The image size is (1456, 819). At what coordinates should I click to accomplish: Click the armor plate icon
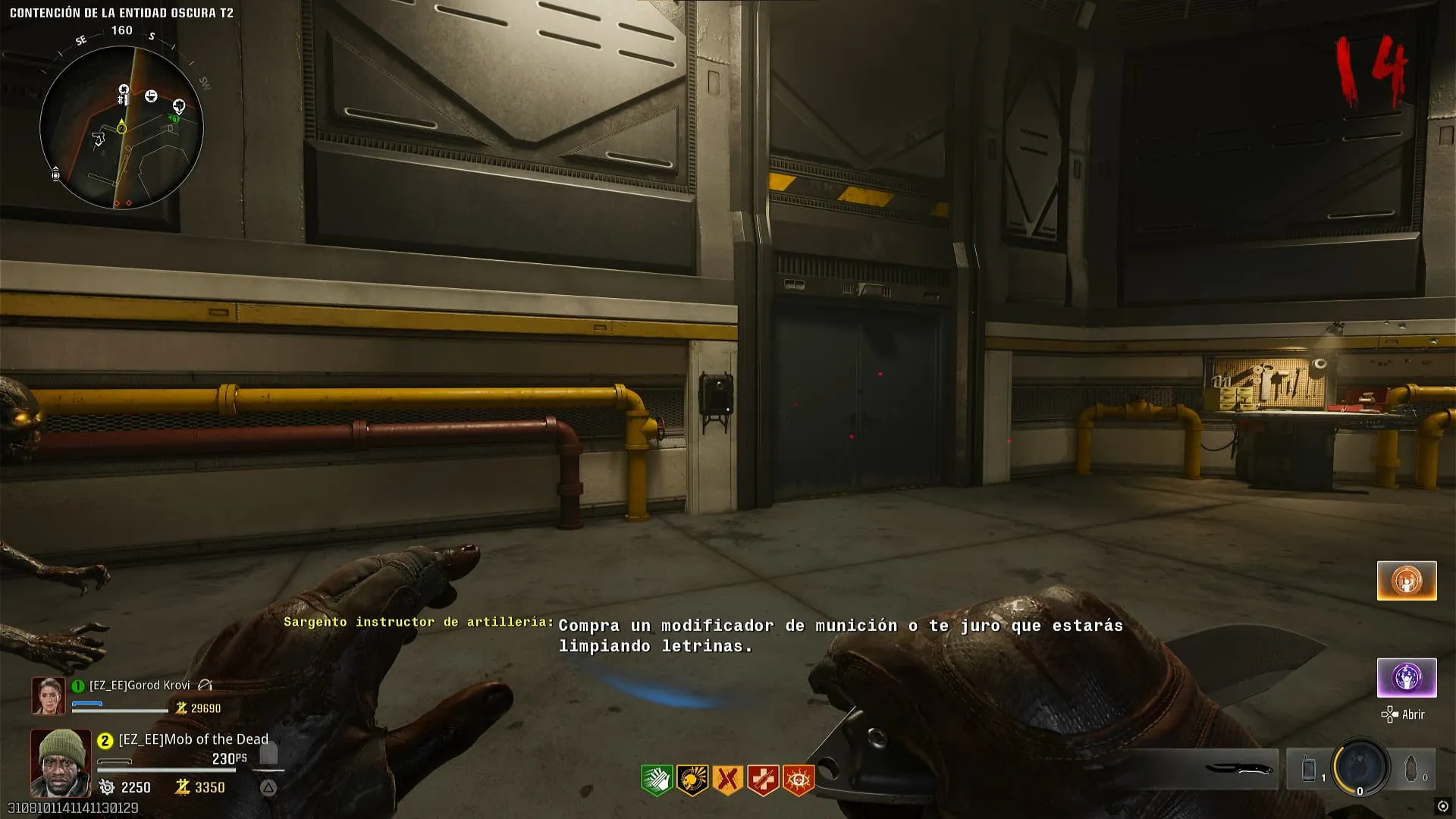(268, 753)
